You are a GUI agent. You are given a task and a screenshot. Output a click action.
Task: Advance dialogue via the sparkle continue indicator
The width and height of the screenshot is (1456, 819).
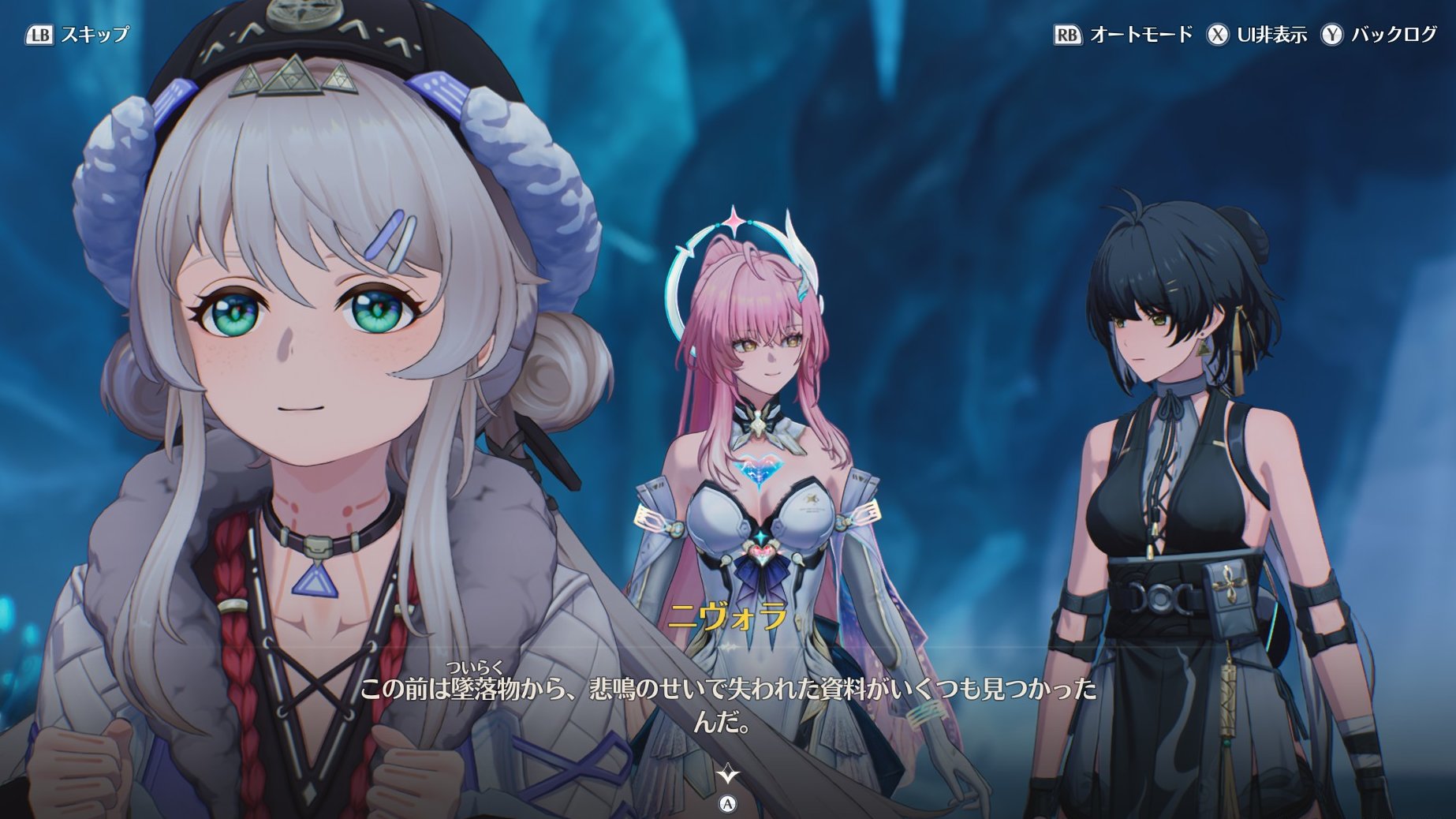coord(727,774)
